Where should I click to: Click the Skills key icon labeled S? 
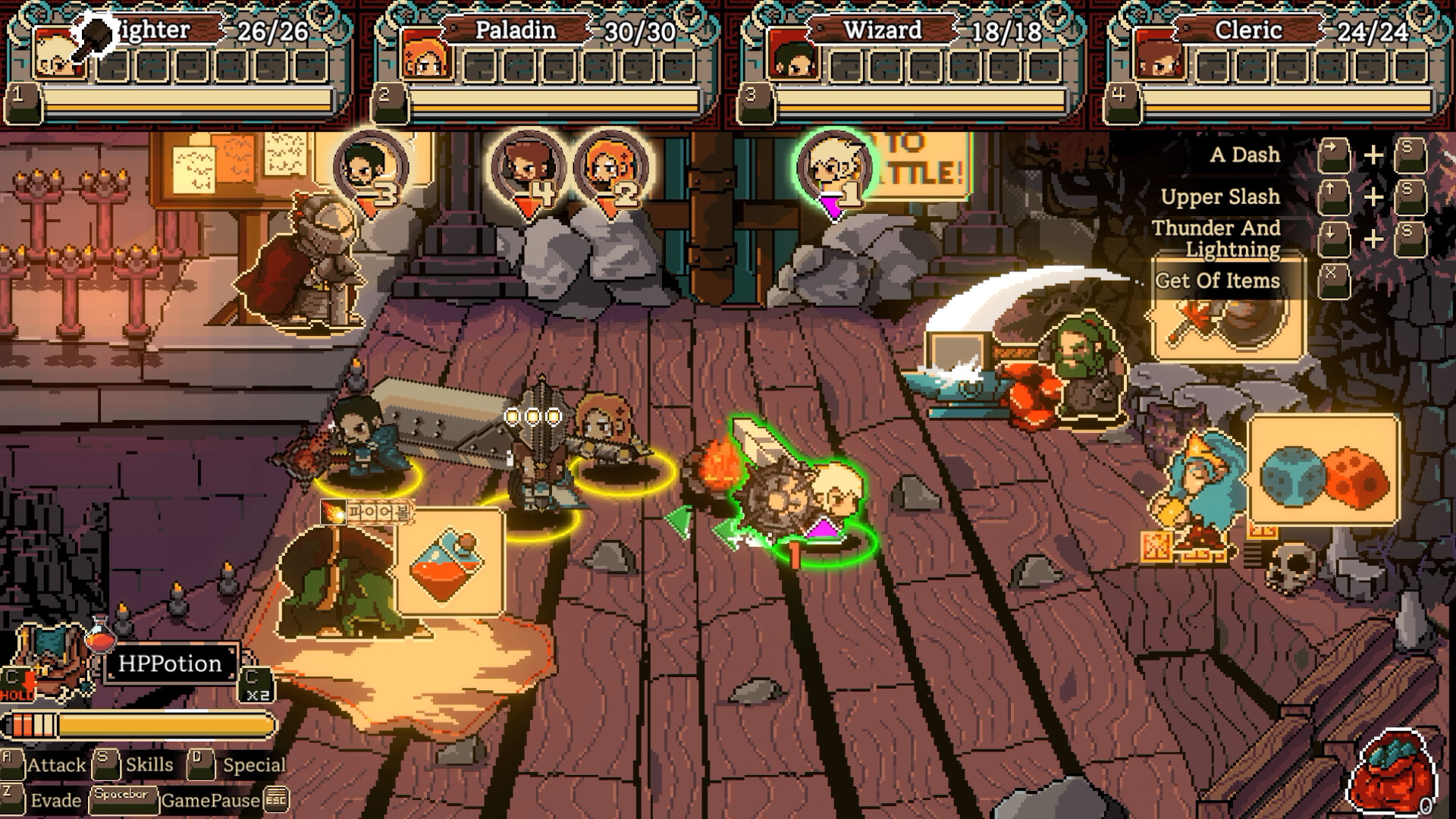(x=106, y=764)
